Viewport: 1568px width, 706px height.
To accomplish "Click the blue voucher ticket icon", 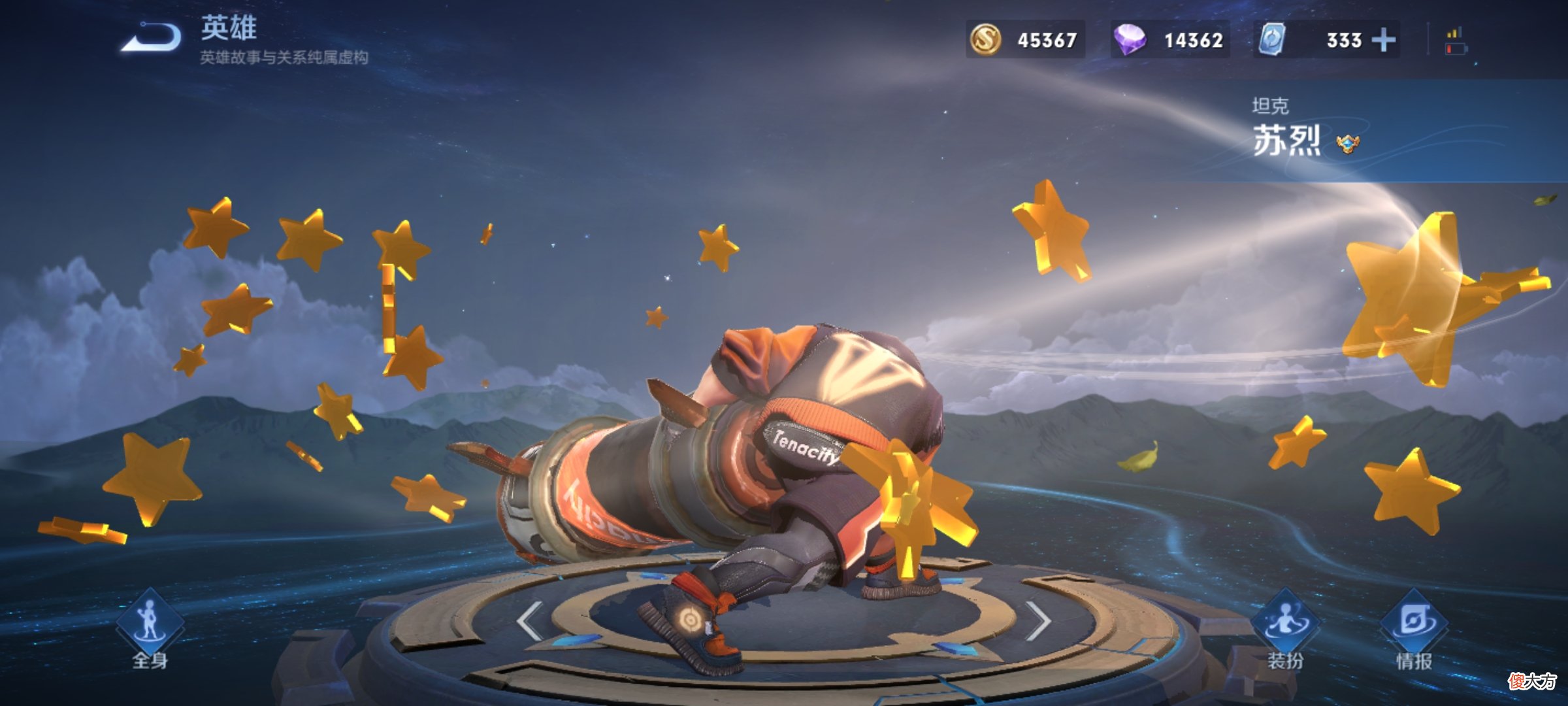I will coord(1273,39).
